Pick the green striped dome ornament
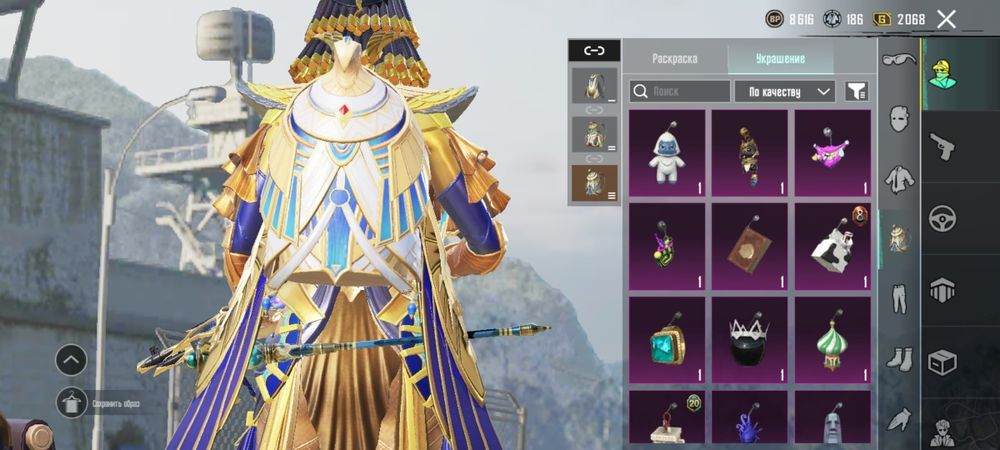1000x450 pixels. click(x=833, y=339)
